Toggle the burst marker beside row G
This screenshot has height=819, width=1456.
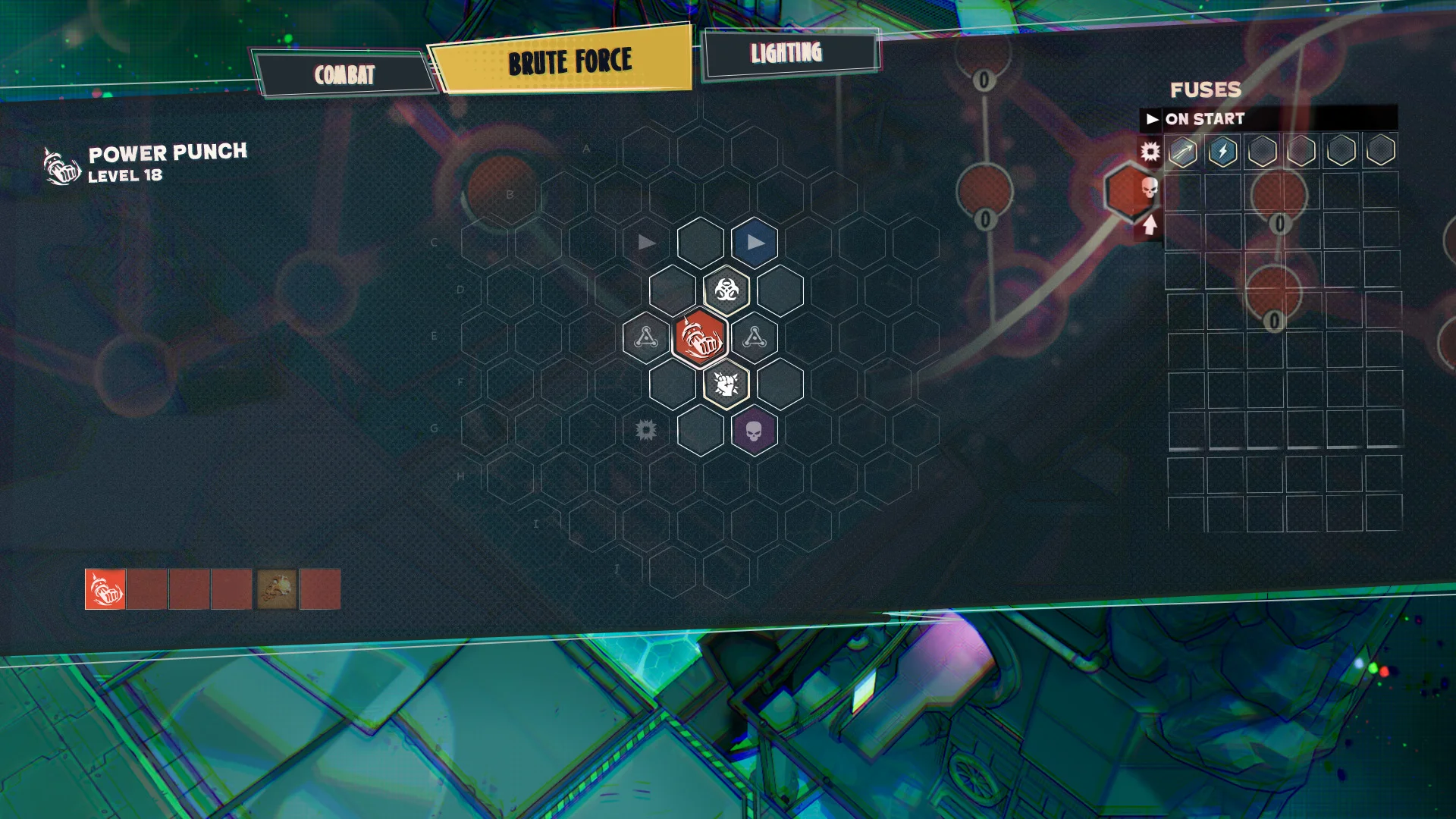(x=645, y=430)
